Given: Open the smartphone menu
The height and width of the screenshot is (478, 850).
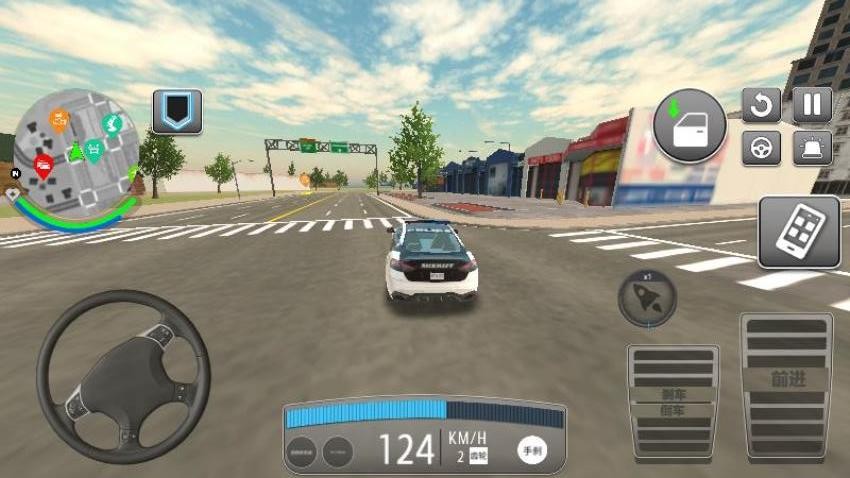Looking at the screenshot, I should click(798, 232).
